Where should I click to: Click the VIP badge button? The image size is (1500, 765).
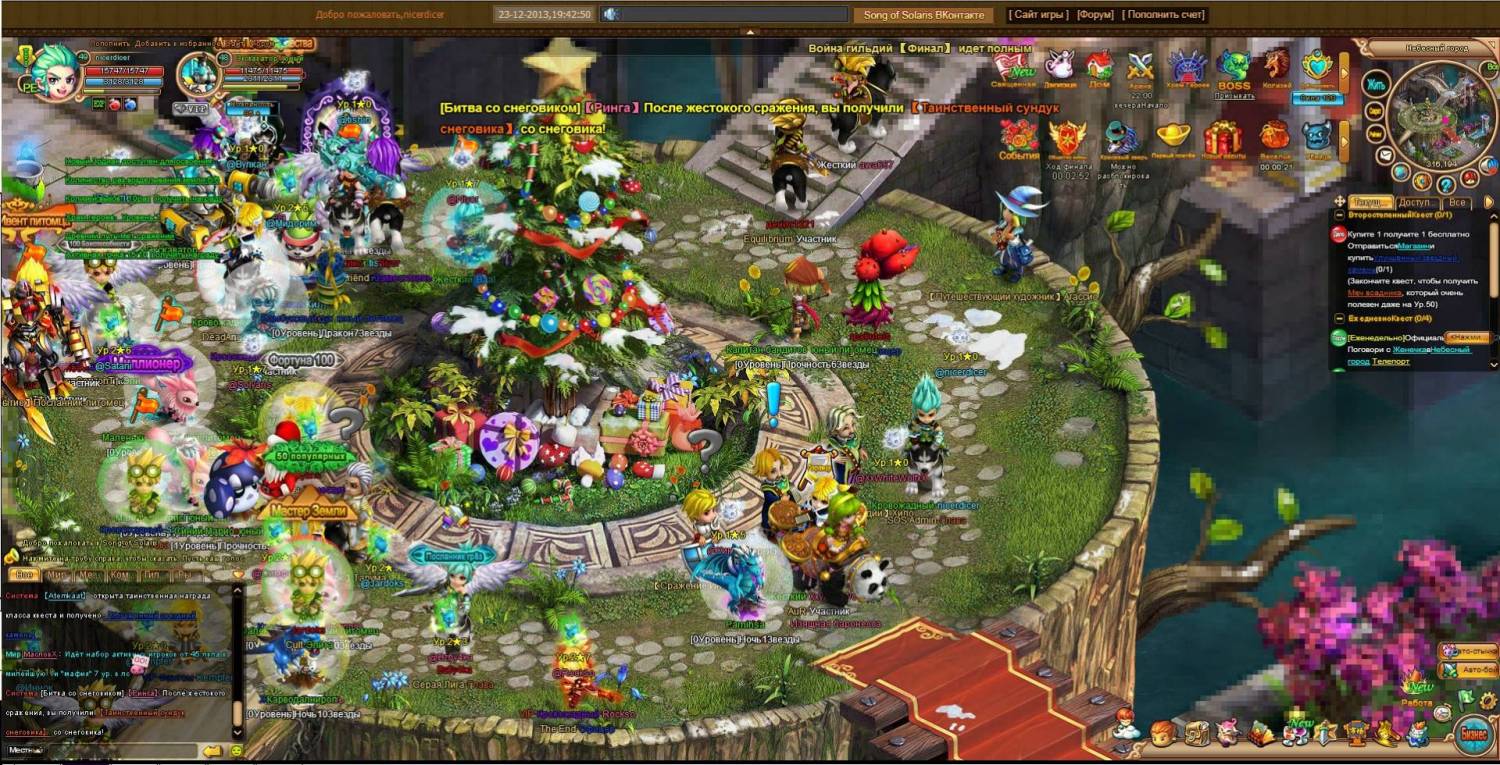pyautogui.click(x=189, y=107)
